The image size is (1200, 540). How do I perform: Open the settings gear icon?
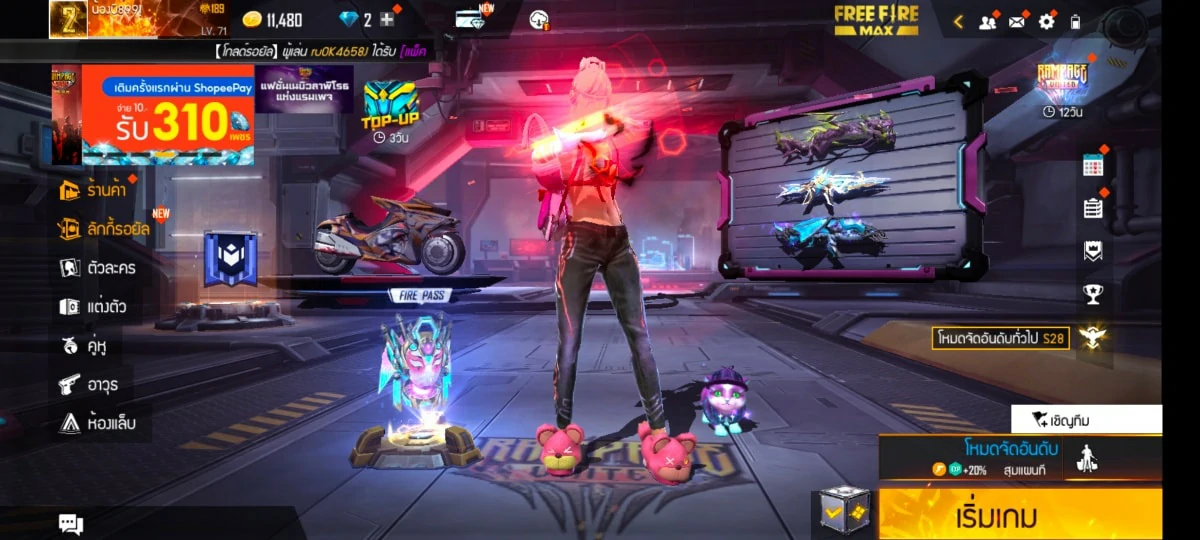pyautogui.click(x=1047, y=21)
